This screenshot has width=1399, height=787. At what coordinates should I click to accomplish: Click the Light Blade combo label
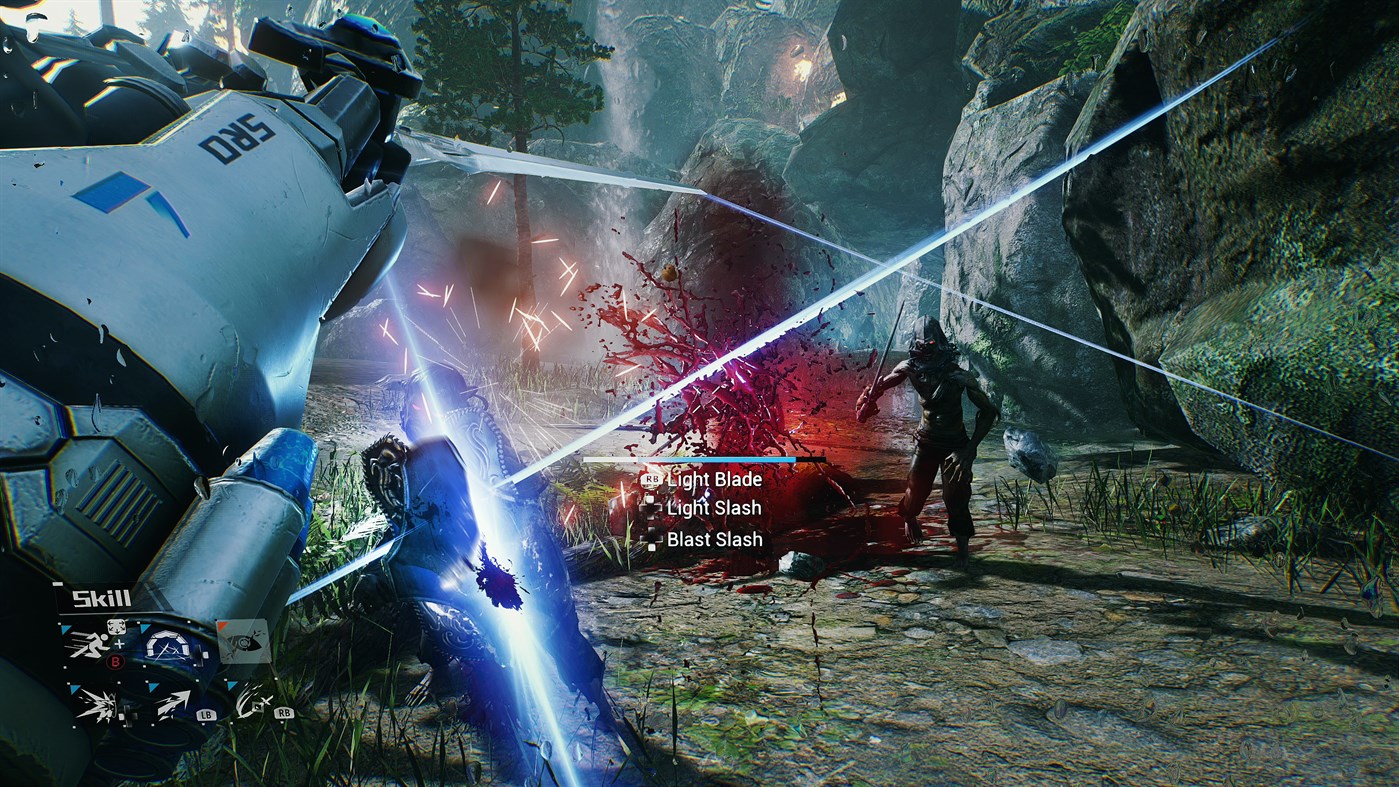[715, 480]
